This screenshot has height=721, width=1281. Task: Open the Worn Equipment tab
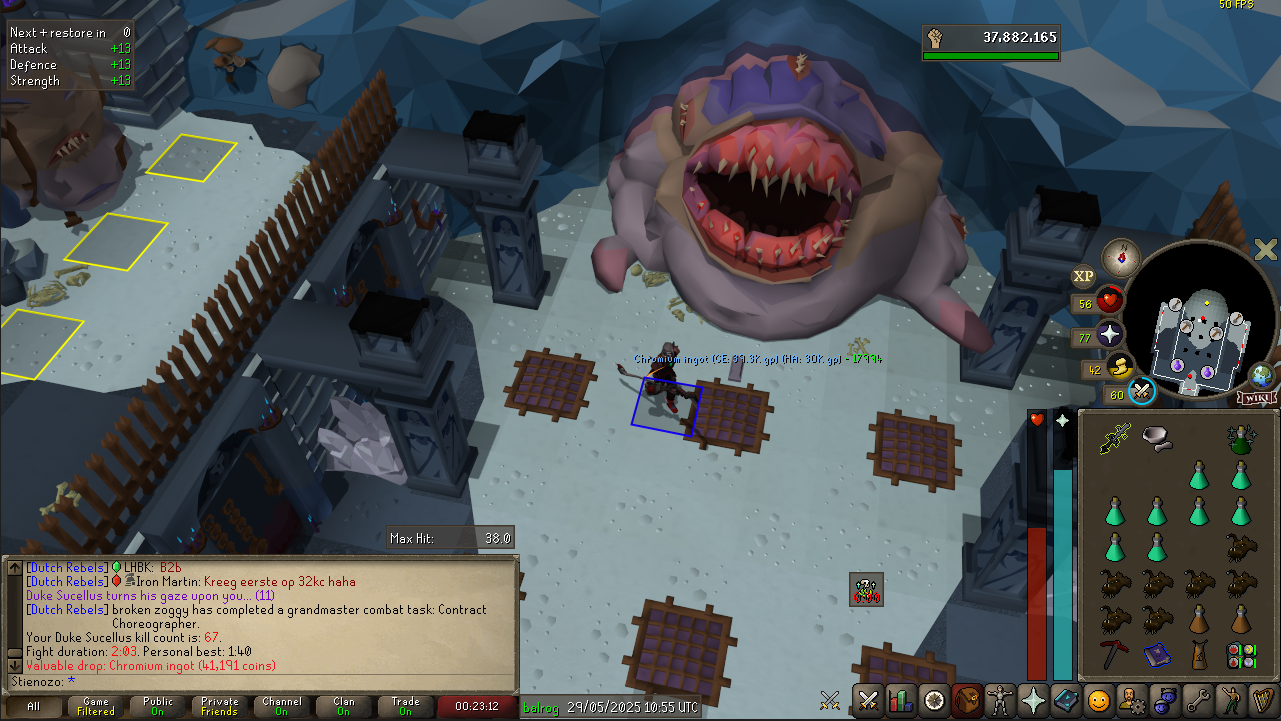1000,700
